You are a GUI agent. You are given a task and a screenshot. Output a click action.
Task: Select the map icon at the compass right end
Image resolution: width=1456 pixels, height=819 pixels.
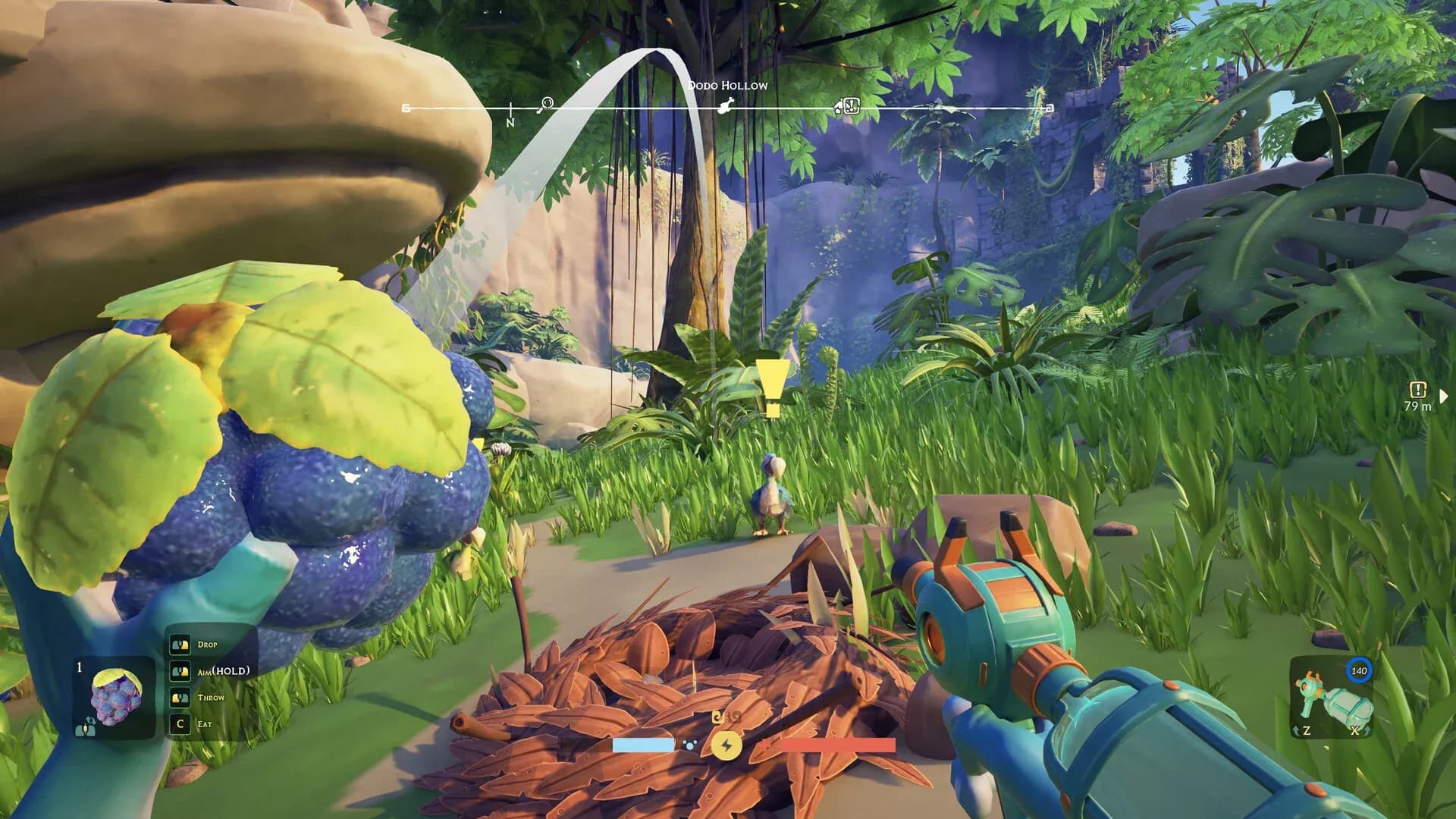tap(1050, 109)
